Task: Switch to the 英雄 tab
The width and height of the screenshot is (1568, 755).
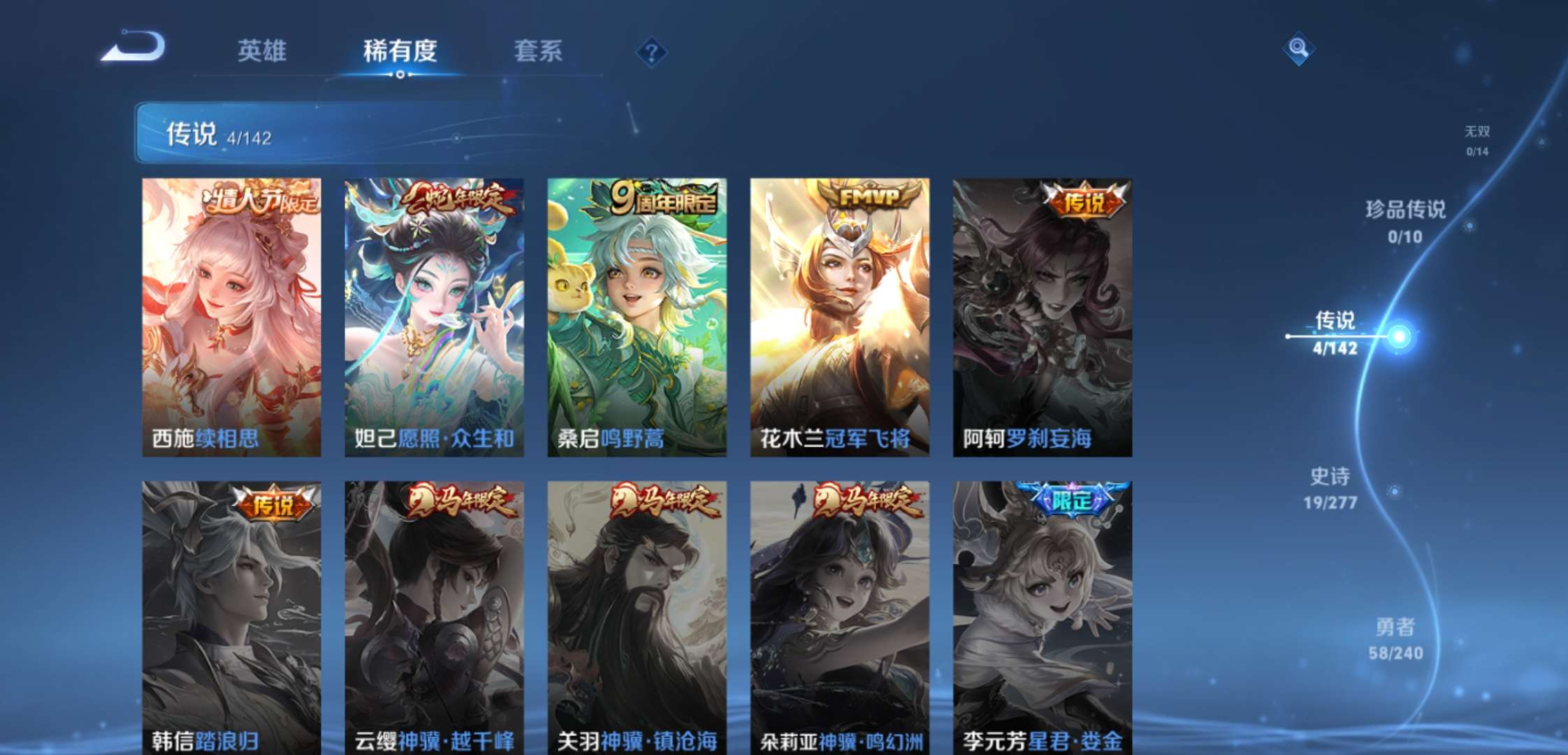Action: pos(263,51)
